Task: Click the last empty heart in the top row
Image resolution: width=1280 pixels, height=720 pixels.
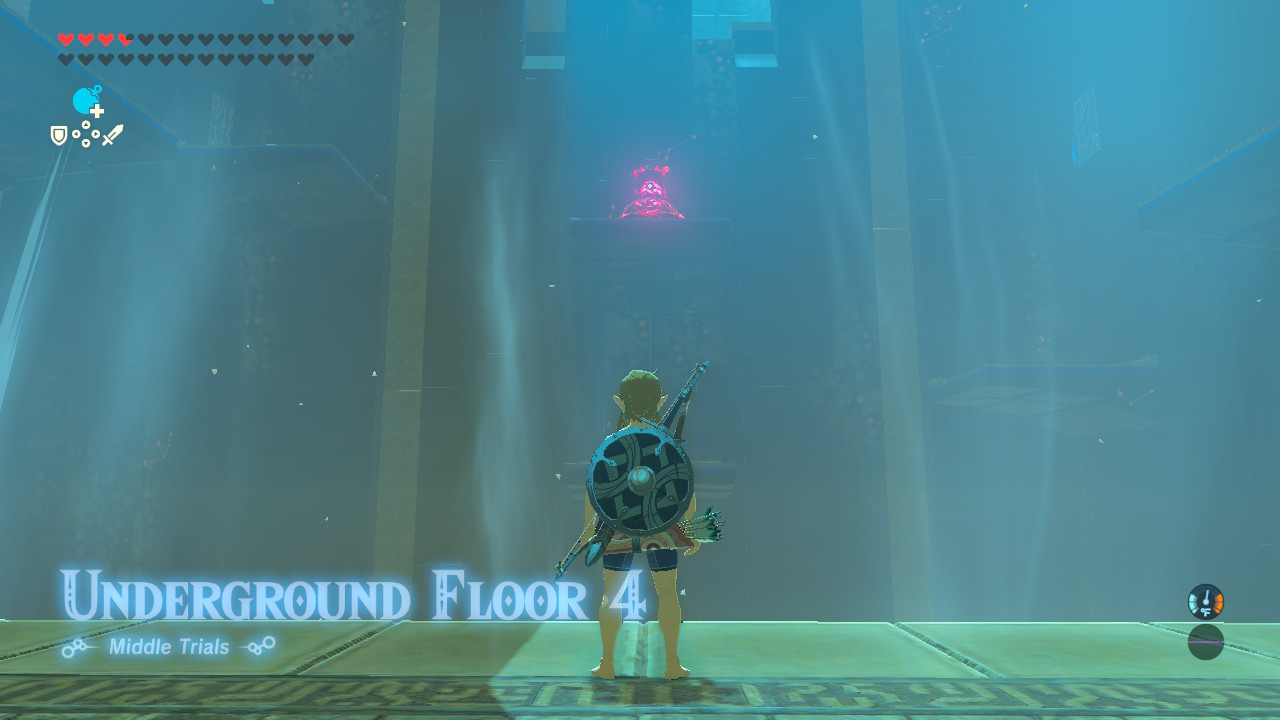Action: pos(344,39)
